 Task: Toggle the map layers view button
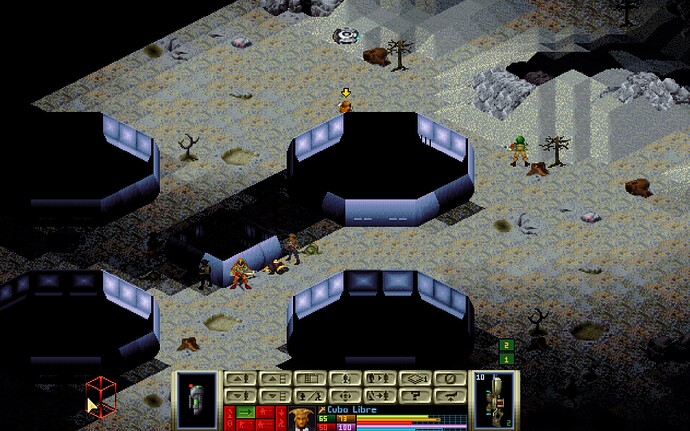[416, 379]
